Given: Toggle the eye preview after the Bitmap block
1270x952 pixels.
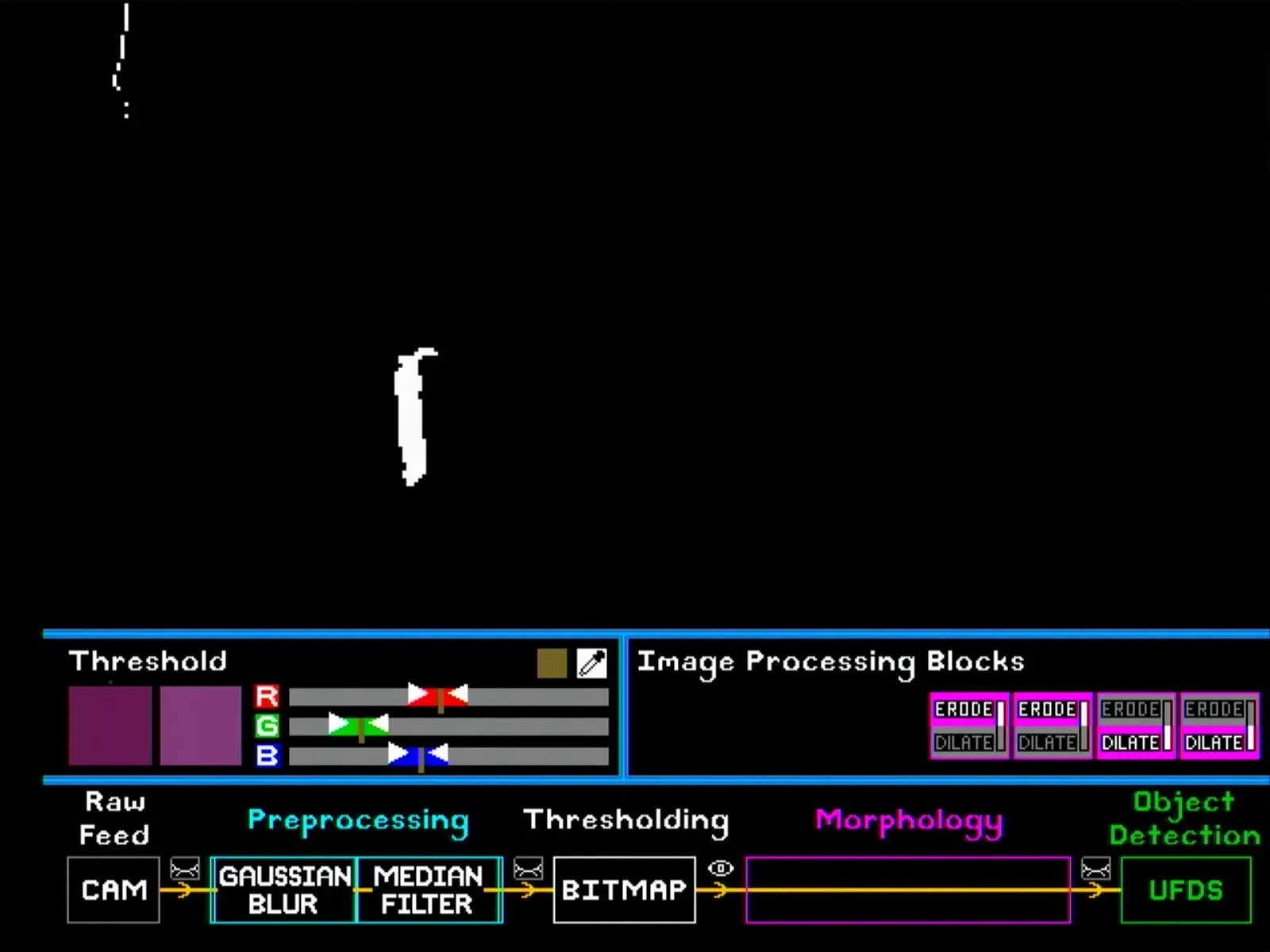Looking at the screenshot, I should 720,869.
